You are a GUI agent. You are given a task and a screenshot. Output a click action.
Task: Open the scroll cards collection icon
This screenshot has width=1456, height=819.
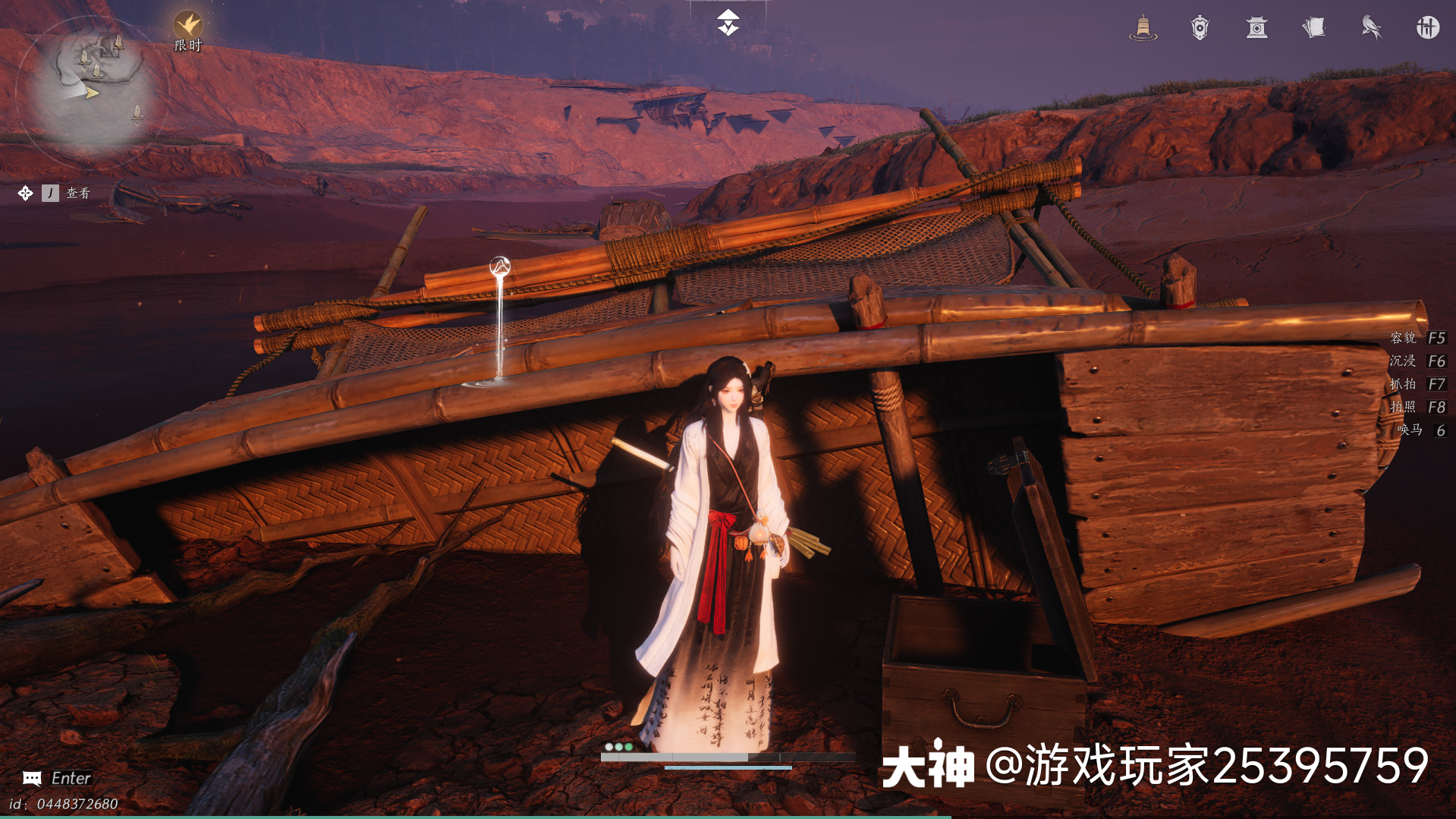tap(1313, 27)
